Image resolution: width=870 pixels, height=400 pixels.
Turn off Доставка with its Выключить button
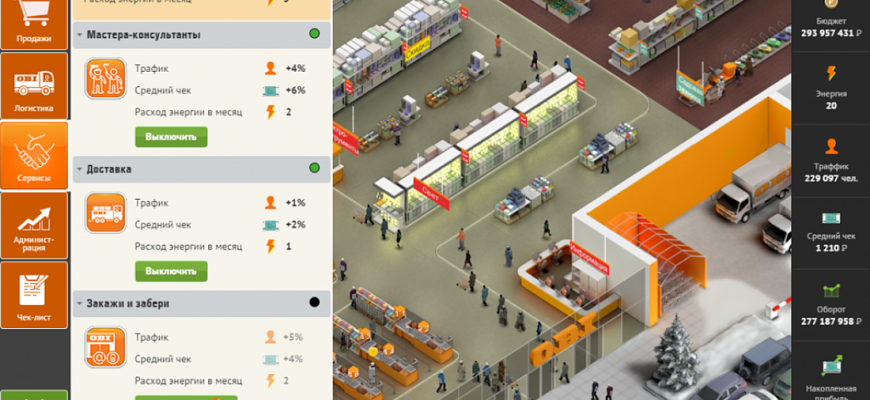click(x=171, y=271)
